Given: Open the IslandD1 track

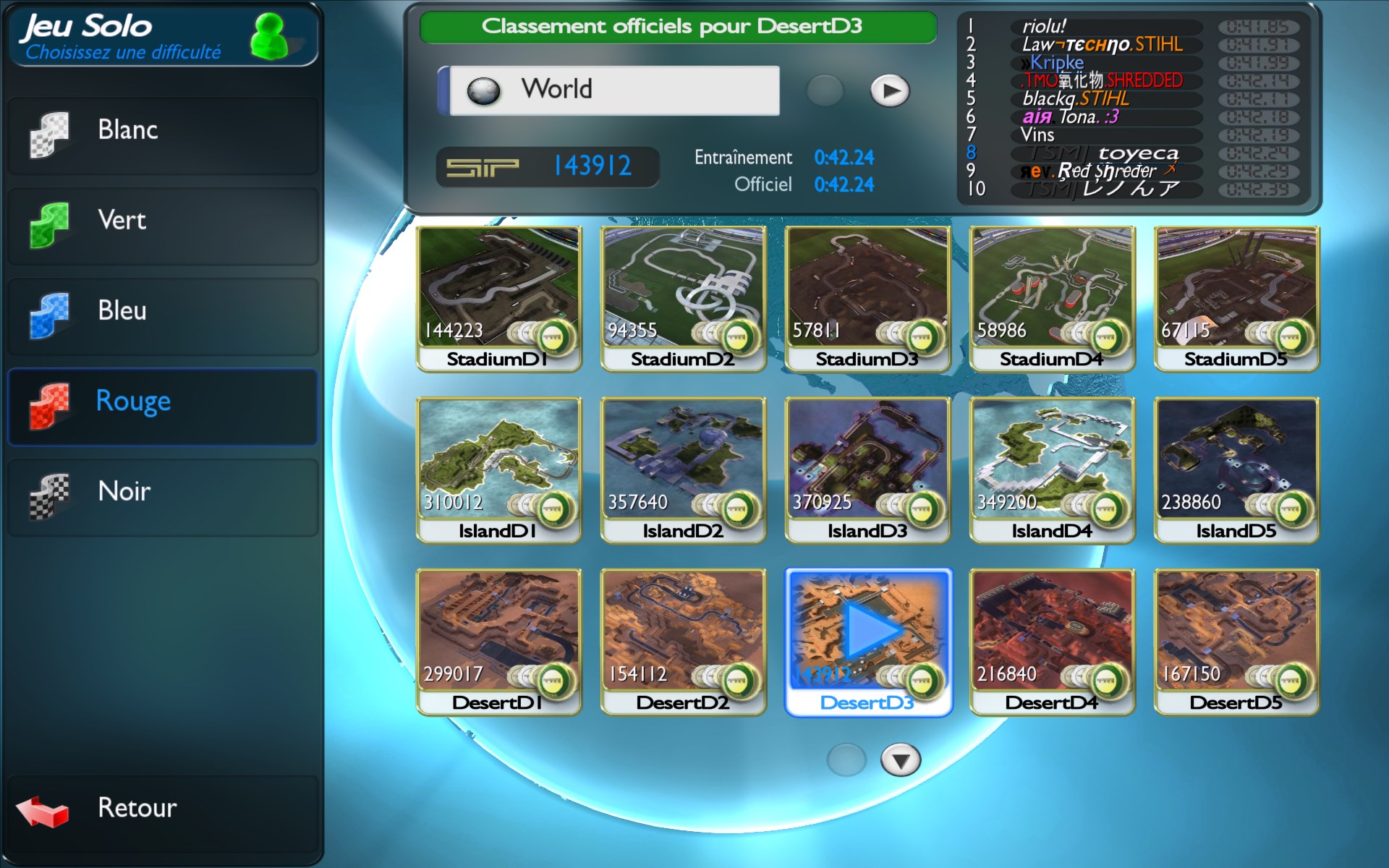Looking at the screenshot, I should tap(498, 469).
